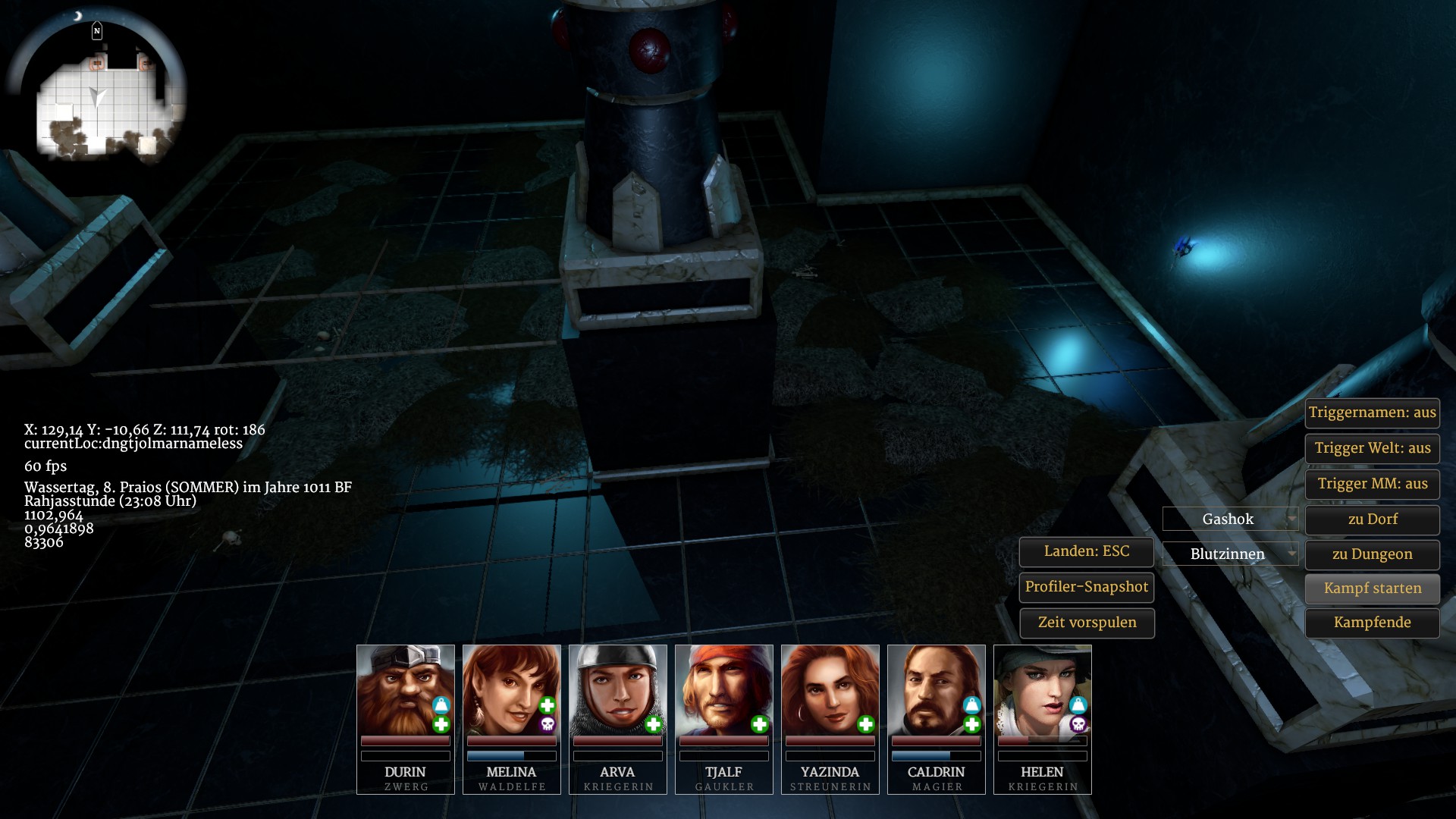The height and width of the screenshot is (819, 1456).
Task: Take a Profiler-Snapshot
Action: 1086,587
